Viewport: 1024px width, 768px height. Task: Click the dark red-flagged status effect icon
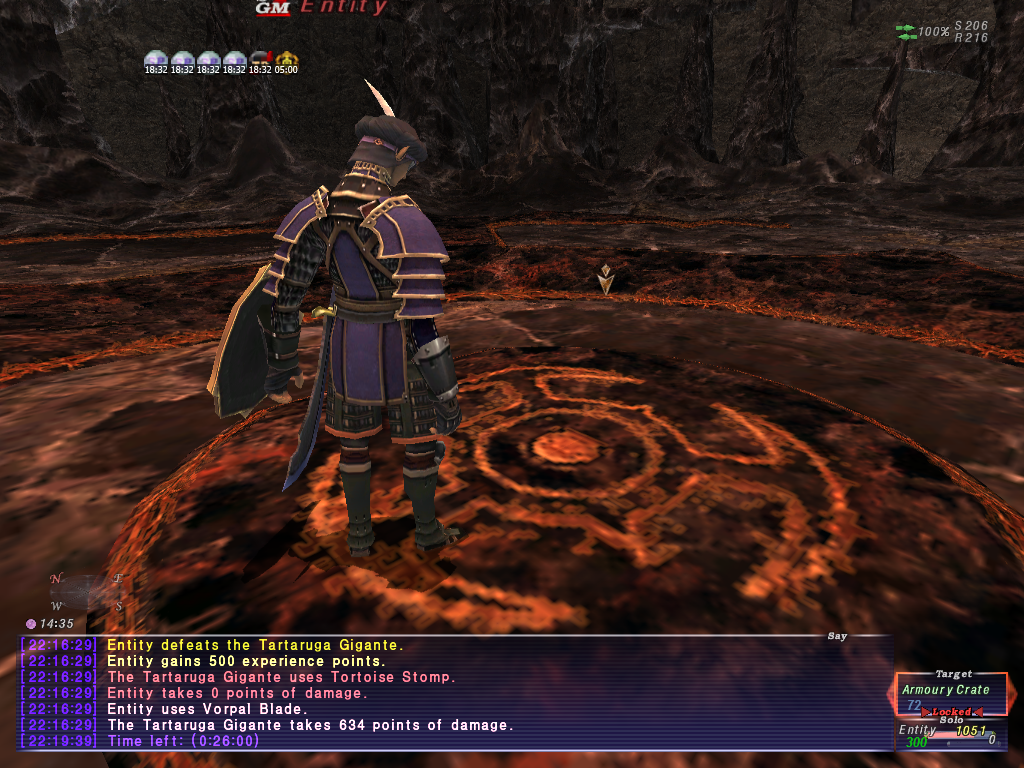click(260, 58)
